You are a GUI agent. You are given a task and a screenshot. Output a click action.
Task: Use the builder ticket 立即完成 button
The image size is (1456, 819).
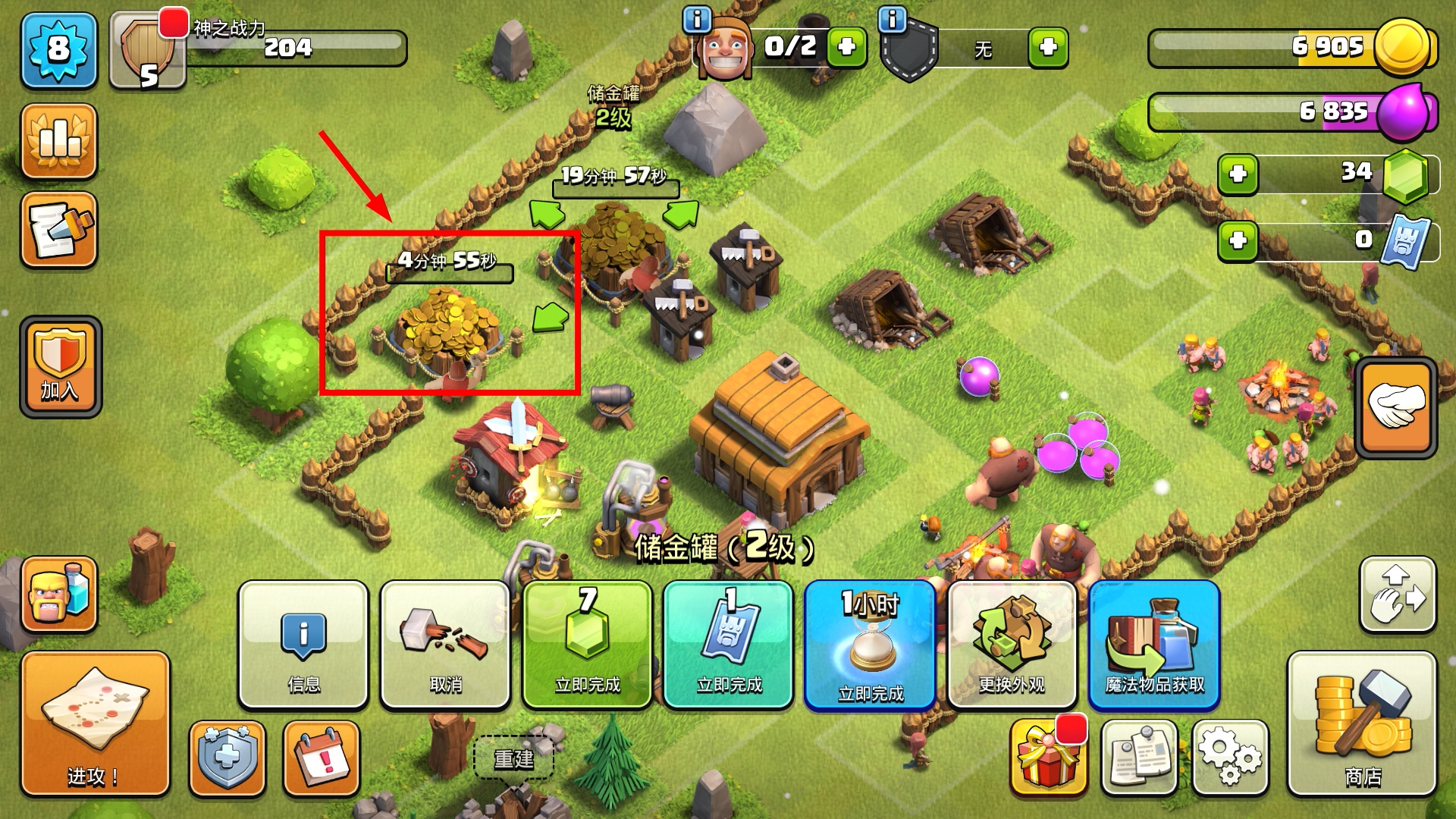click(729, 645)
